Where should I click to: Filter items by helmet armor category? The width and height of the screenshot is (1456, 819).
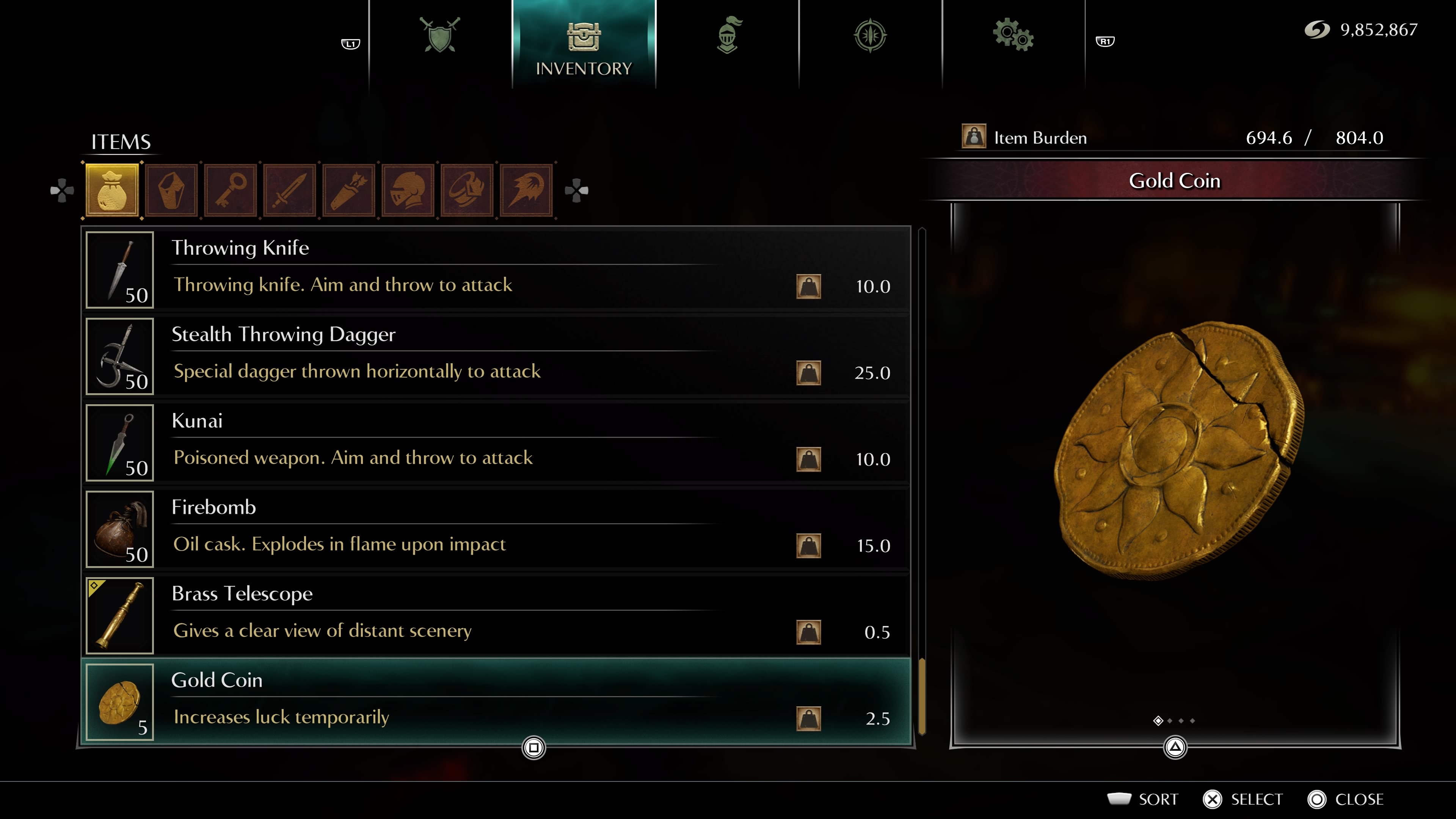408,190
